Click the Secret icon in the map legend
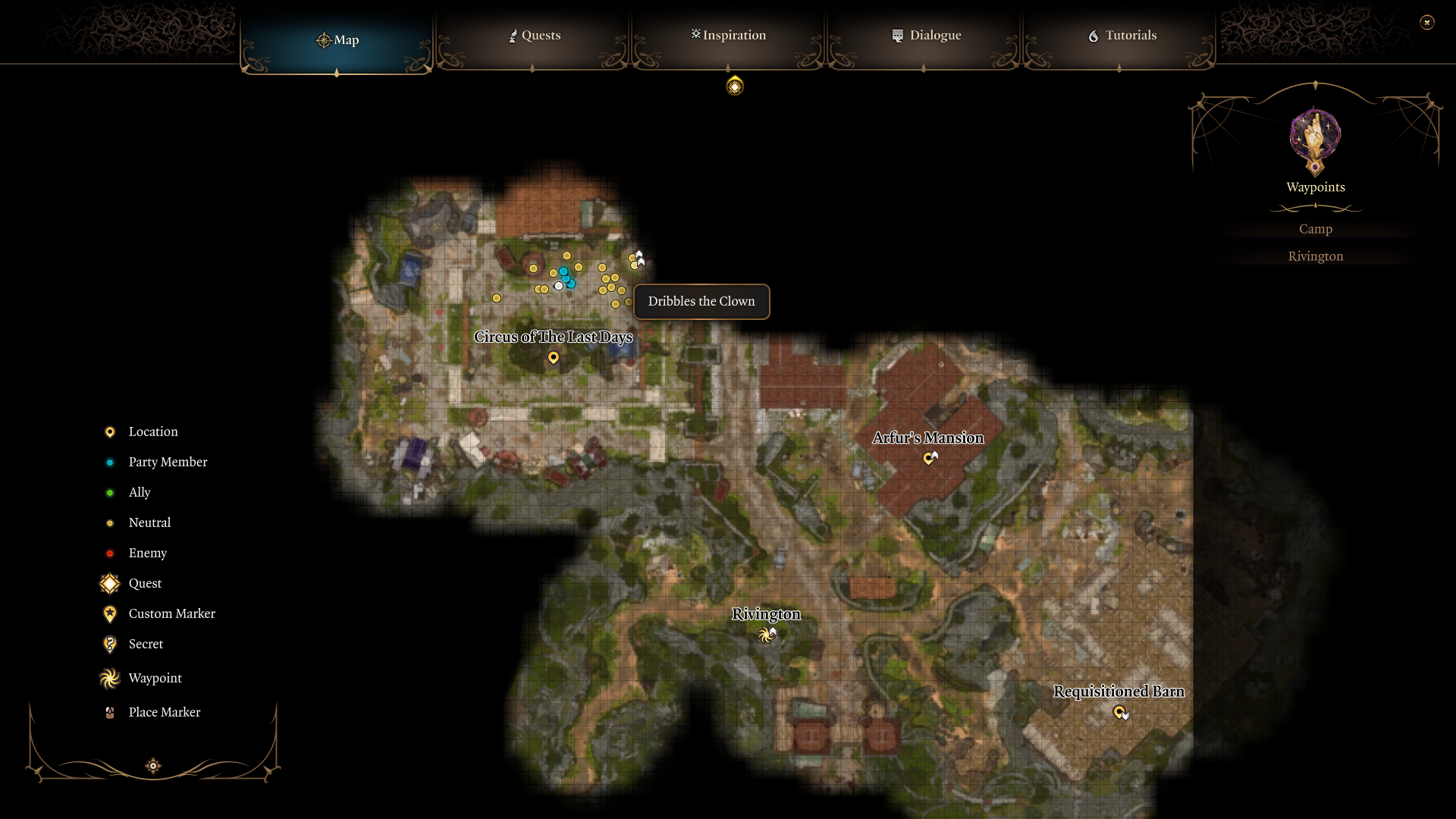The height and width of the screenshot is (819, 1456). tap(109, 644)
